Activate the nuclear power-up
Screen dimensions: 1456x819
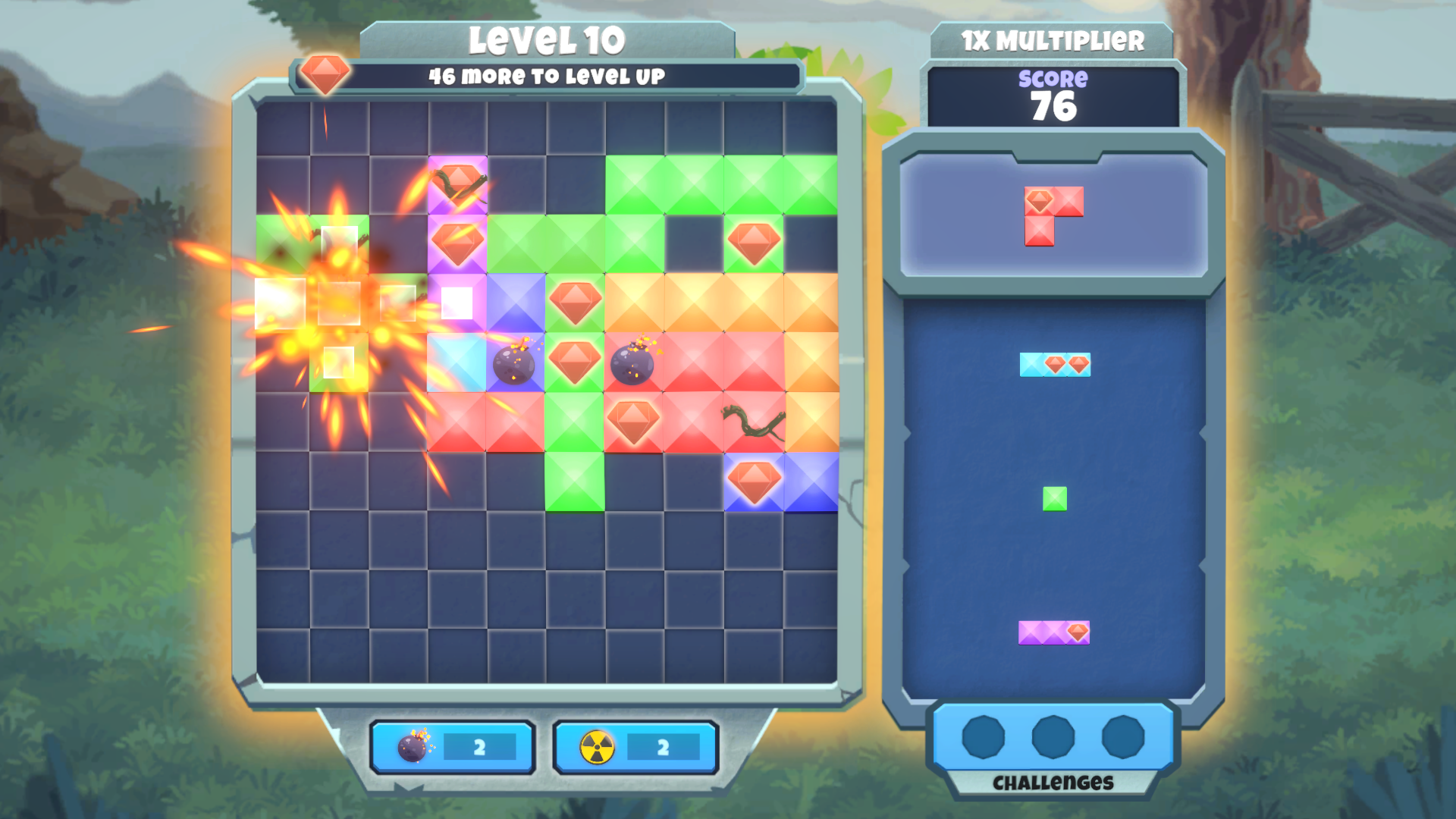(635, 747)
